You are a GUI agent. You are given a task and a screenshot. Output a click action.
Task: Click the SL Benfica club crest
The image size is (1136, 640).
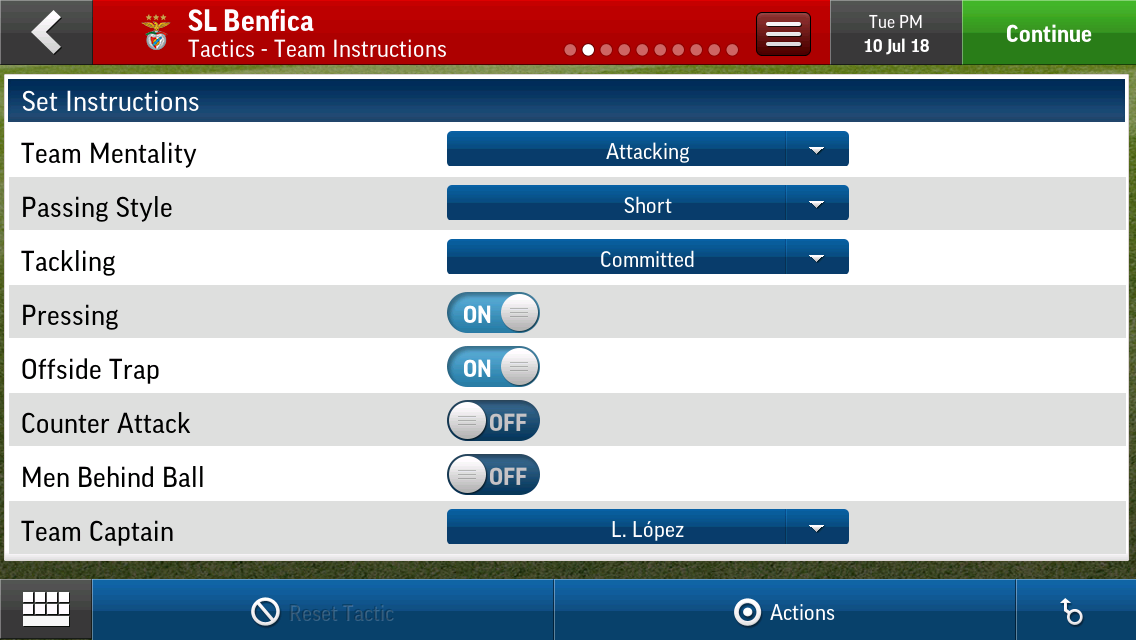click(156, 34)
